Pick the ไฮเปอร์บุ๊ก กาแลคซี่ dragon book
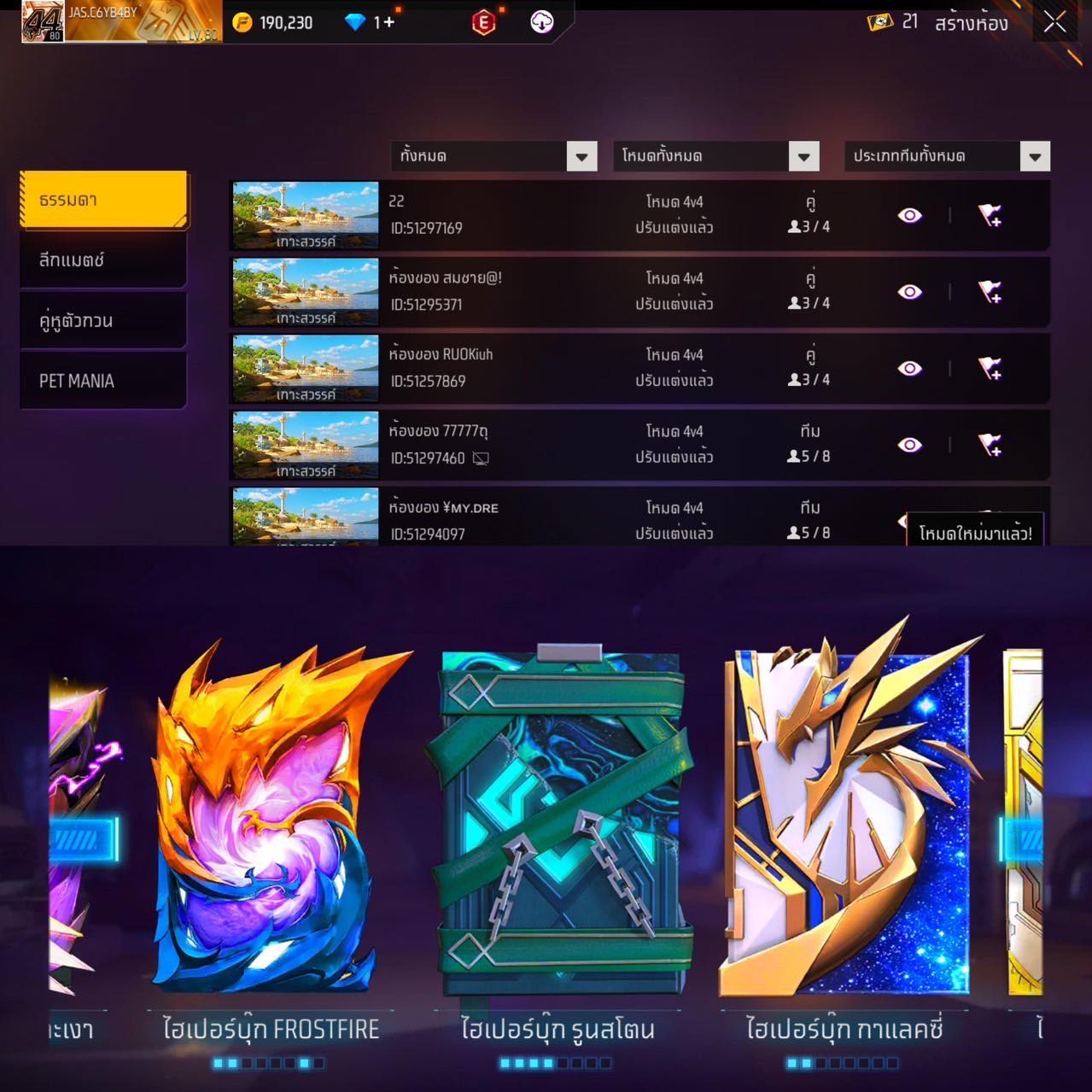The width and height of the screenshot is (1092, 1092). tap(845, 820)
